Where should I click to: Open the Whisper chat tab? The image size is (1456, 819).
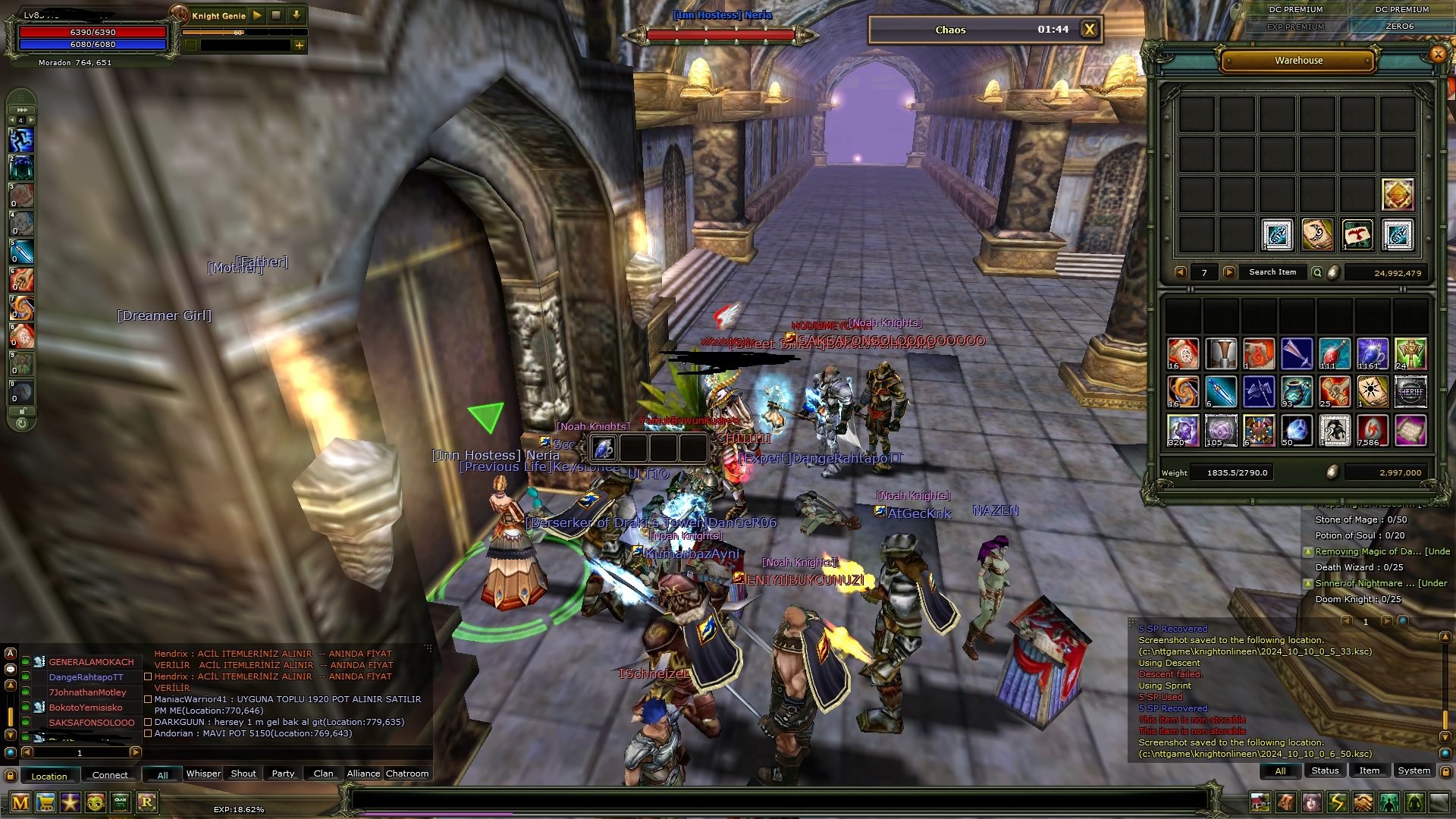click(203, 773)
